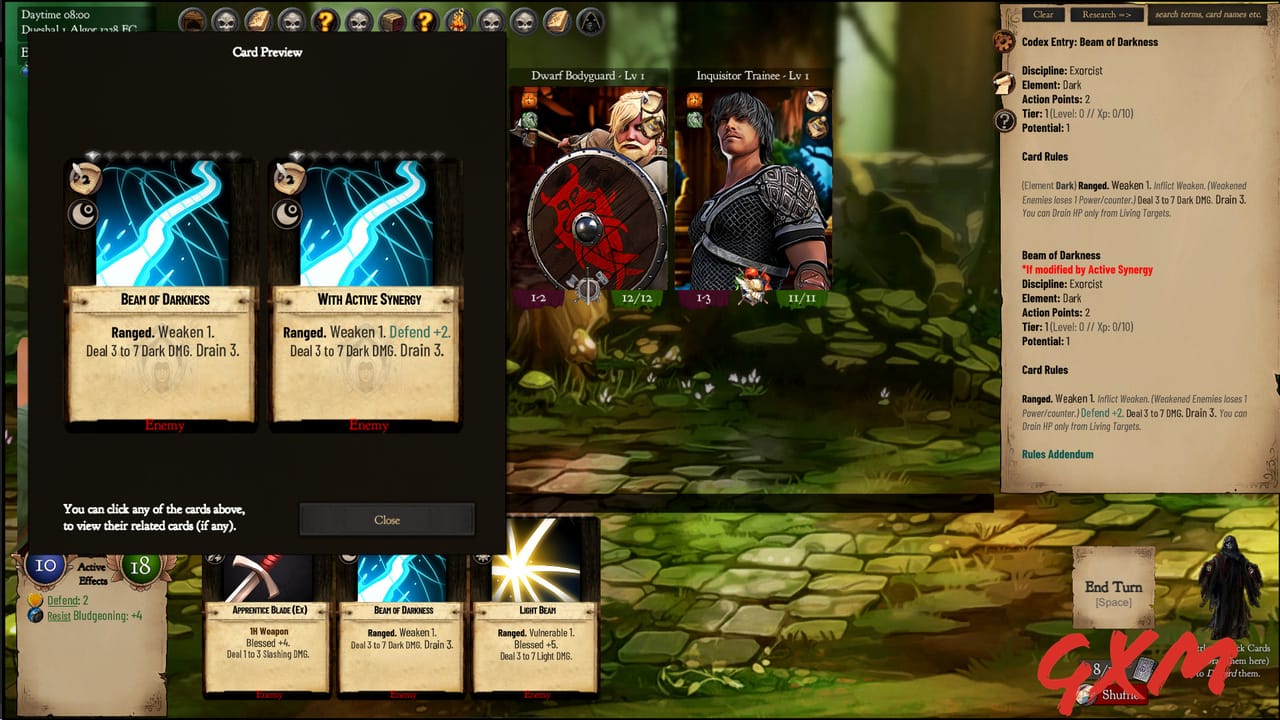Open the Defend keyword link in Active Effects
Viewport: 1280px width, 720px height.
pyautogui.click(x=66, y=601)
